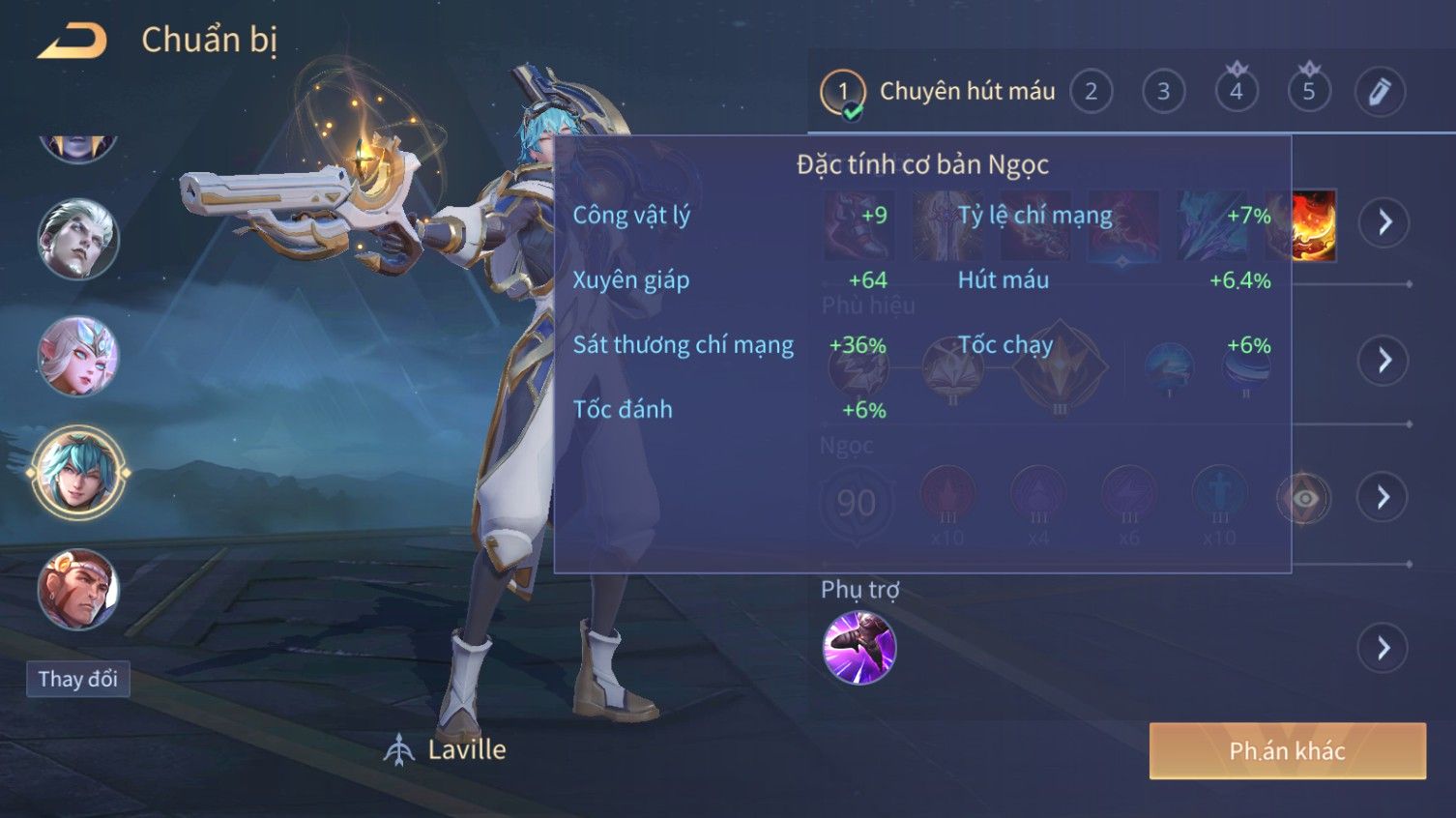1456x818 pixels.
Task: Select the headband warrior hero portrait
Action: click(77, 589)
